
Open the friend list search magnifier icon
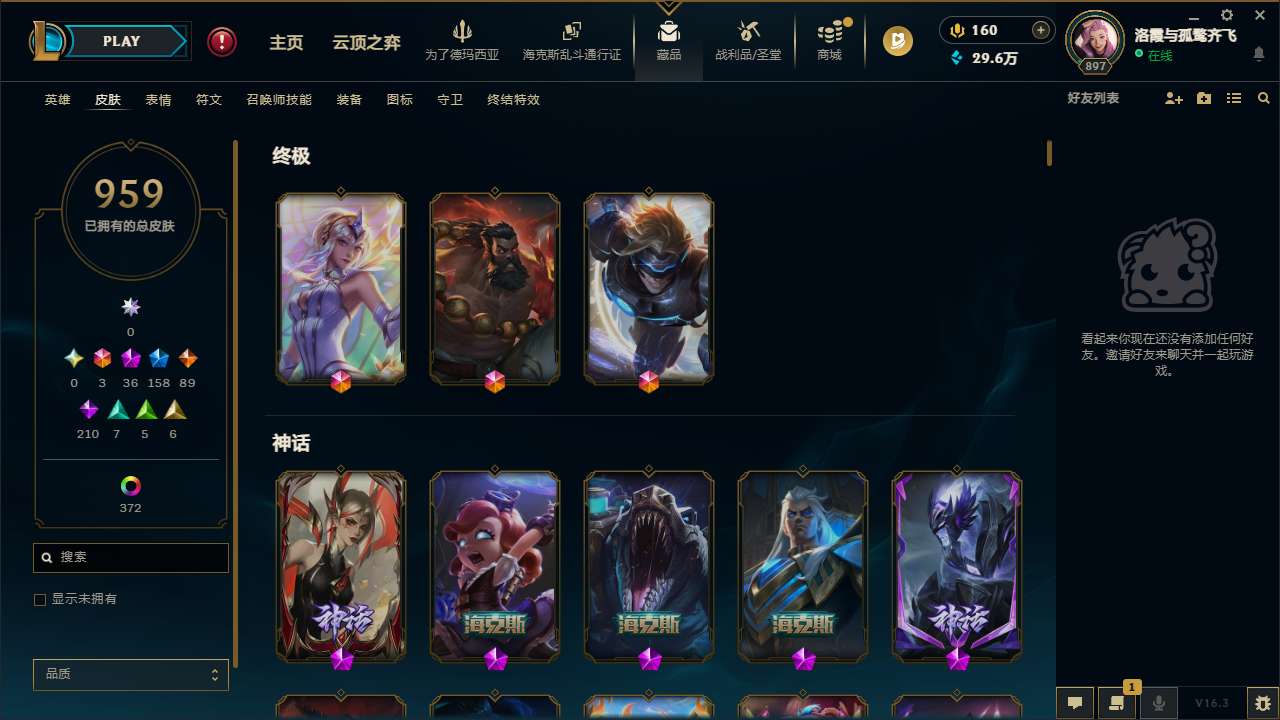click(x=1264, y=97)
